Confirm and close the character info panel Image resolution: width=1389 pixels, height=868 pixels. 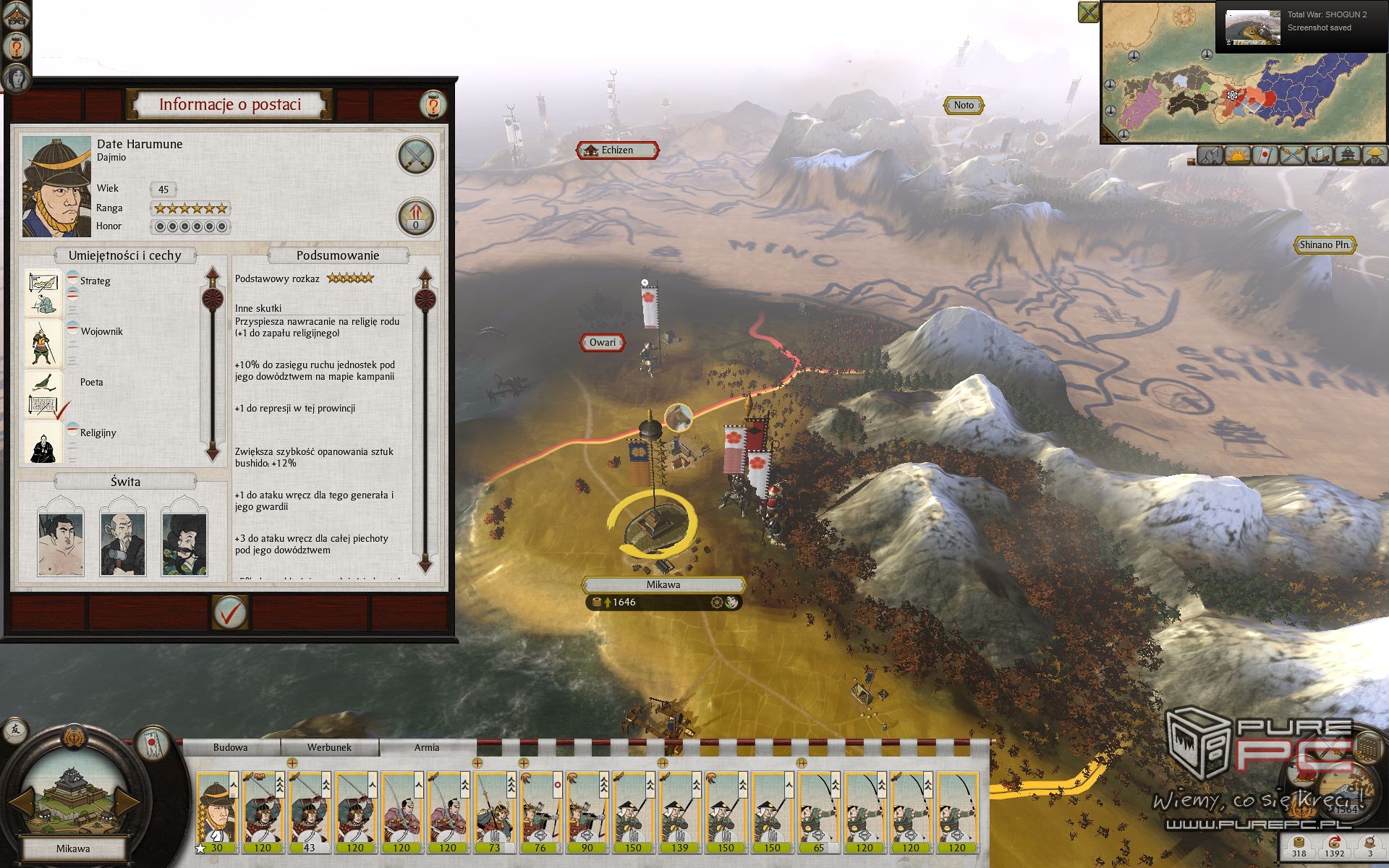(x=230, y=613)
